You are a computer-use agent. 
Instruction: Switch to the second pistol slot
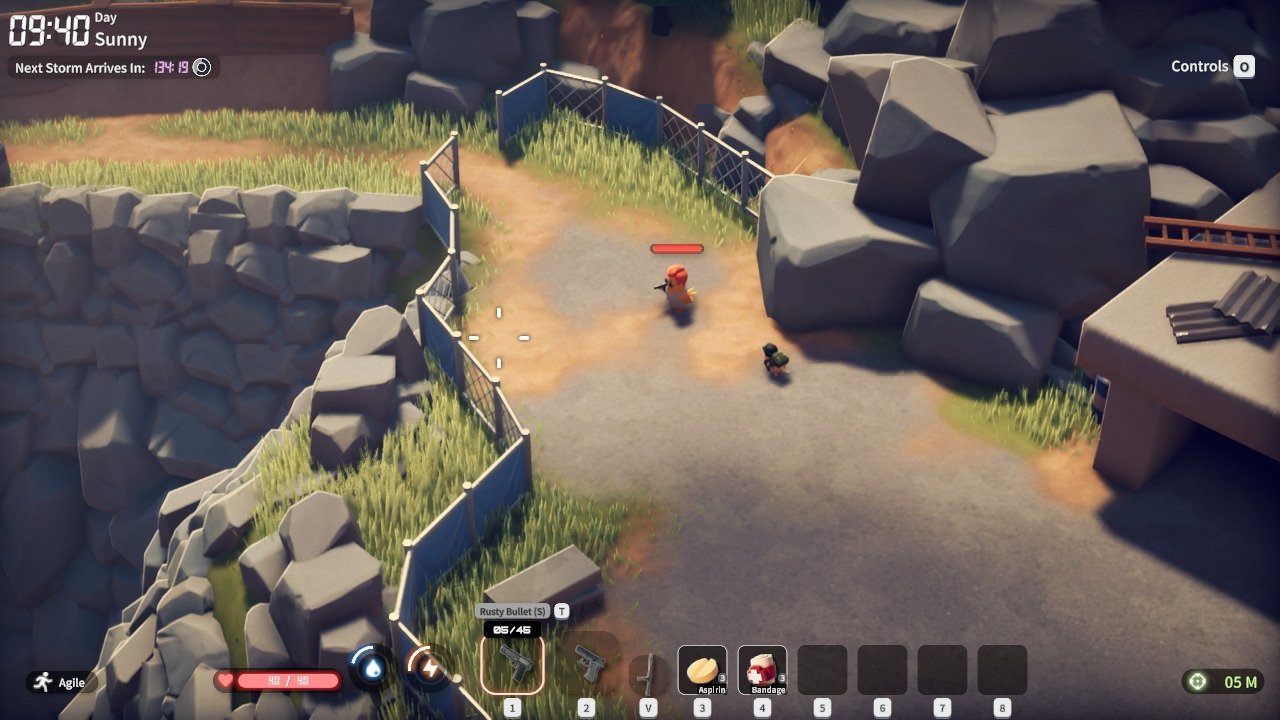click(x=588, y=665)
